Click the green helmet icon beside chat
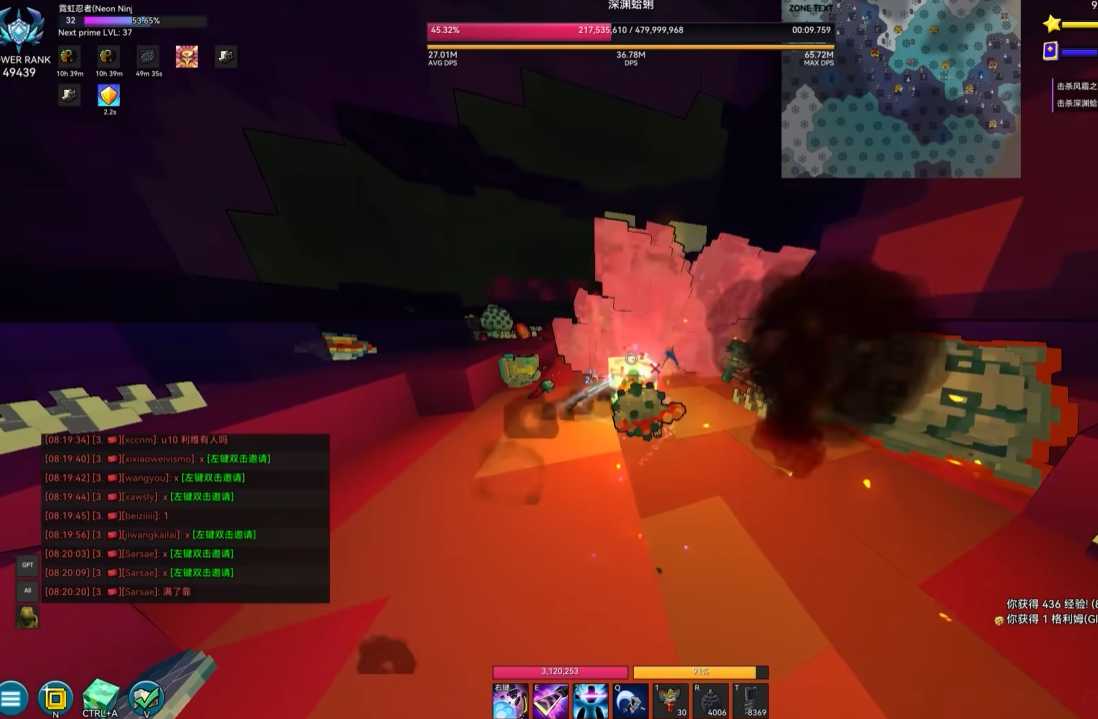1098x719 pixels. click(x=27, y=616)
